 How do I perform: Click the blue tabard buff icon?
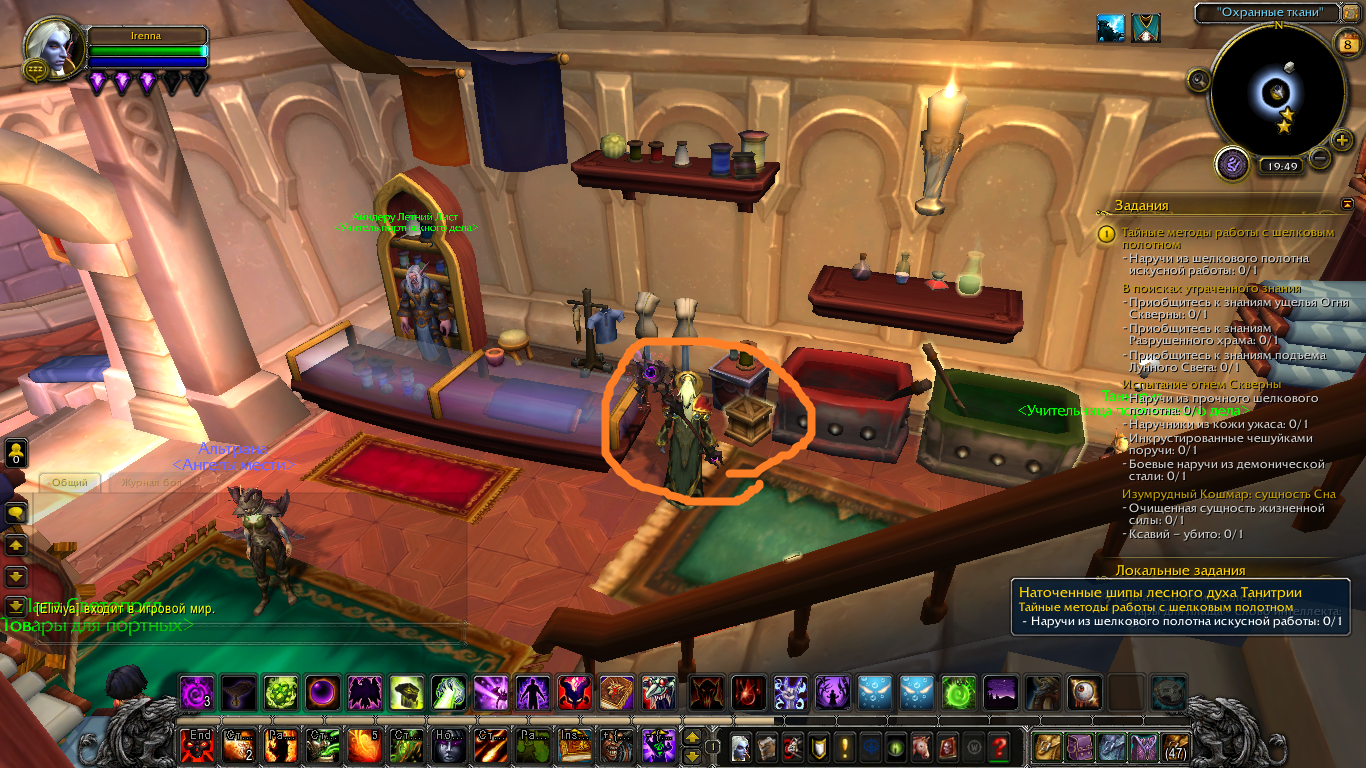pos(1145,27)
